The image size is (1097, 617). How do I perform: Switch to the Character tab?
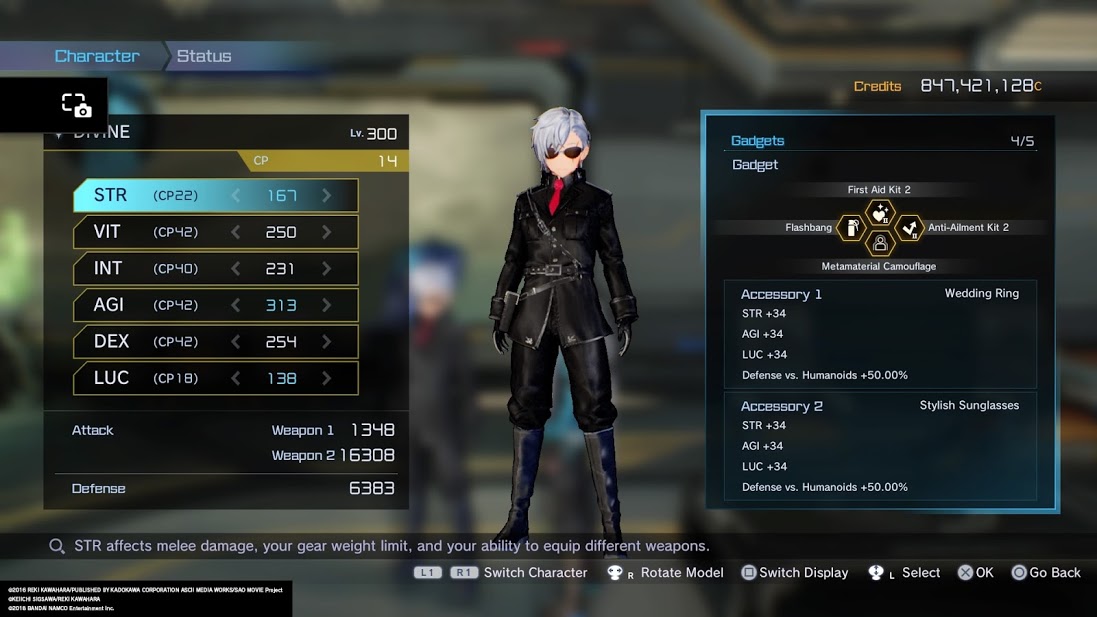tap(97, 56)
